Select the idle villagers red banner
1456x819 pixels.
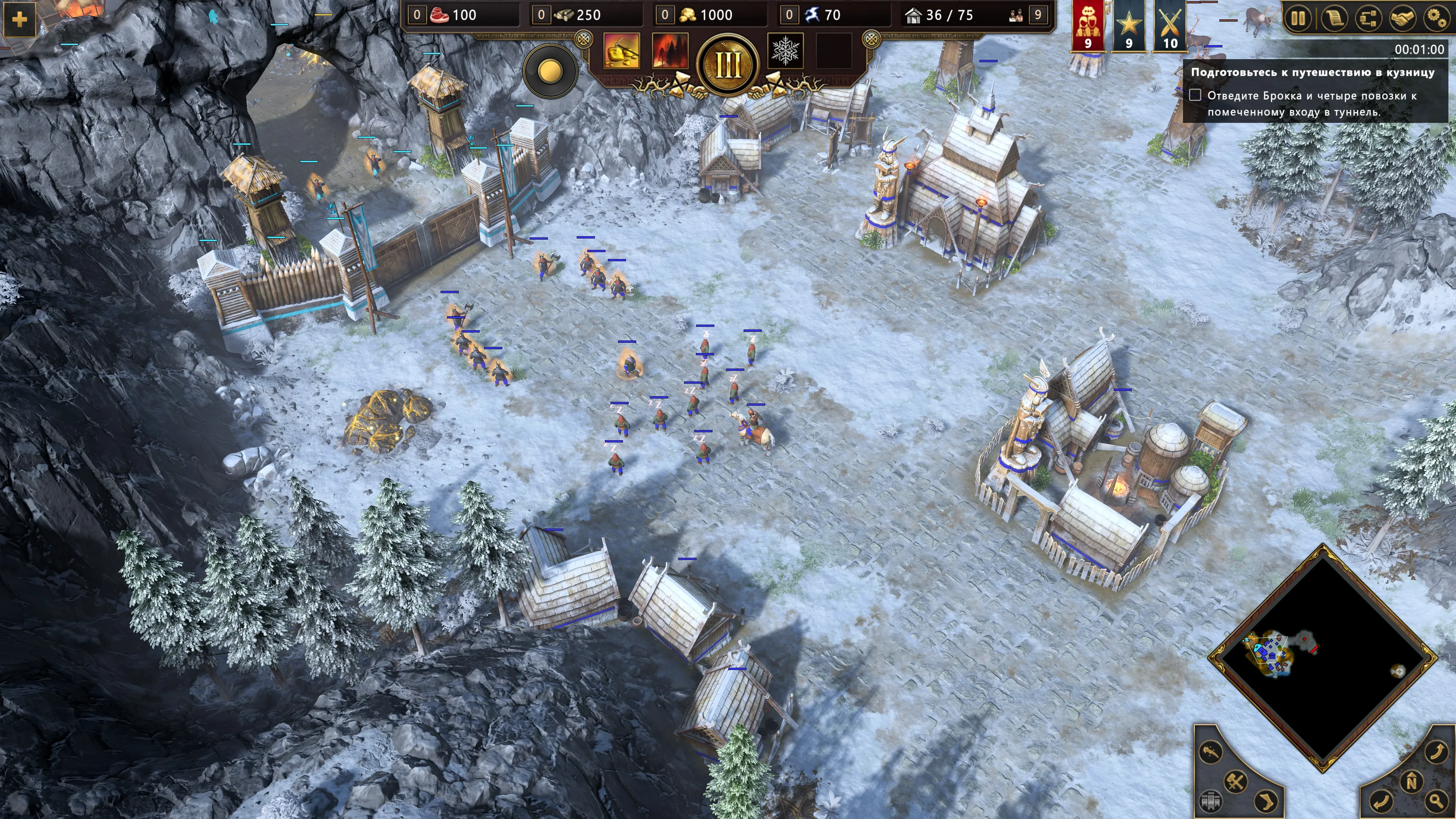coord(1087,25)
